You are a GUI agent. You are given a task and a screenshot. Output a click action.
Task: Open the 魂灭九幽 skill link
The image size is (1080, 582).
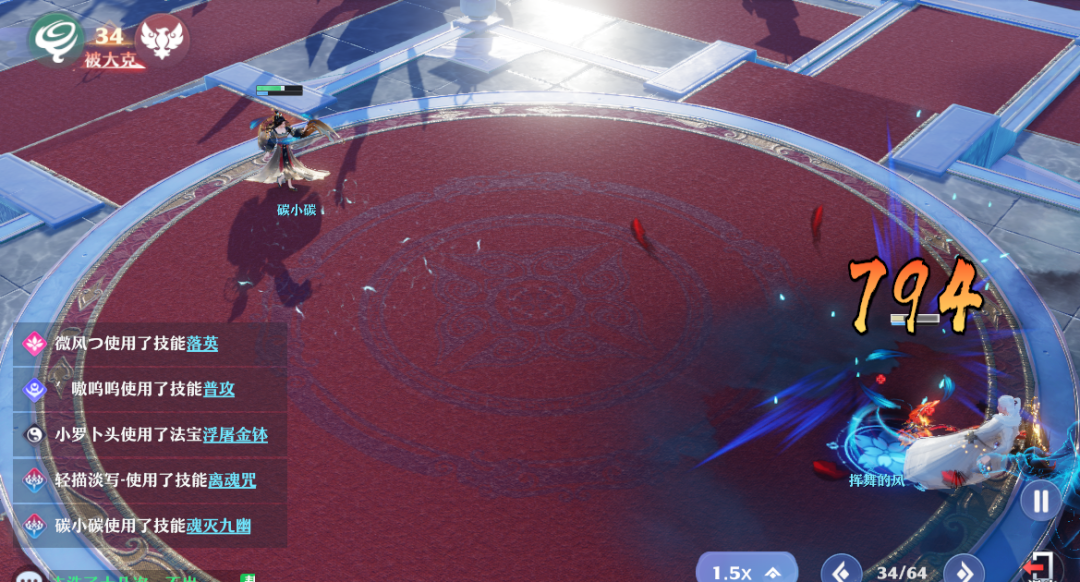[x=225, y=525]
